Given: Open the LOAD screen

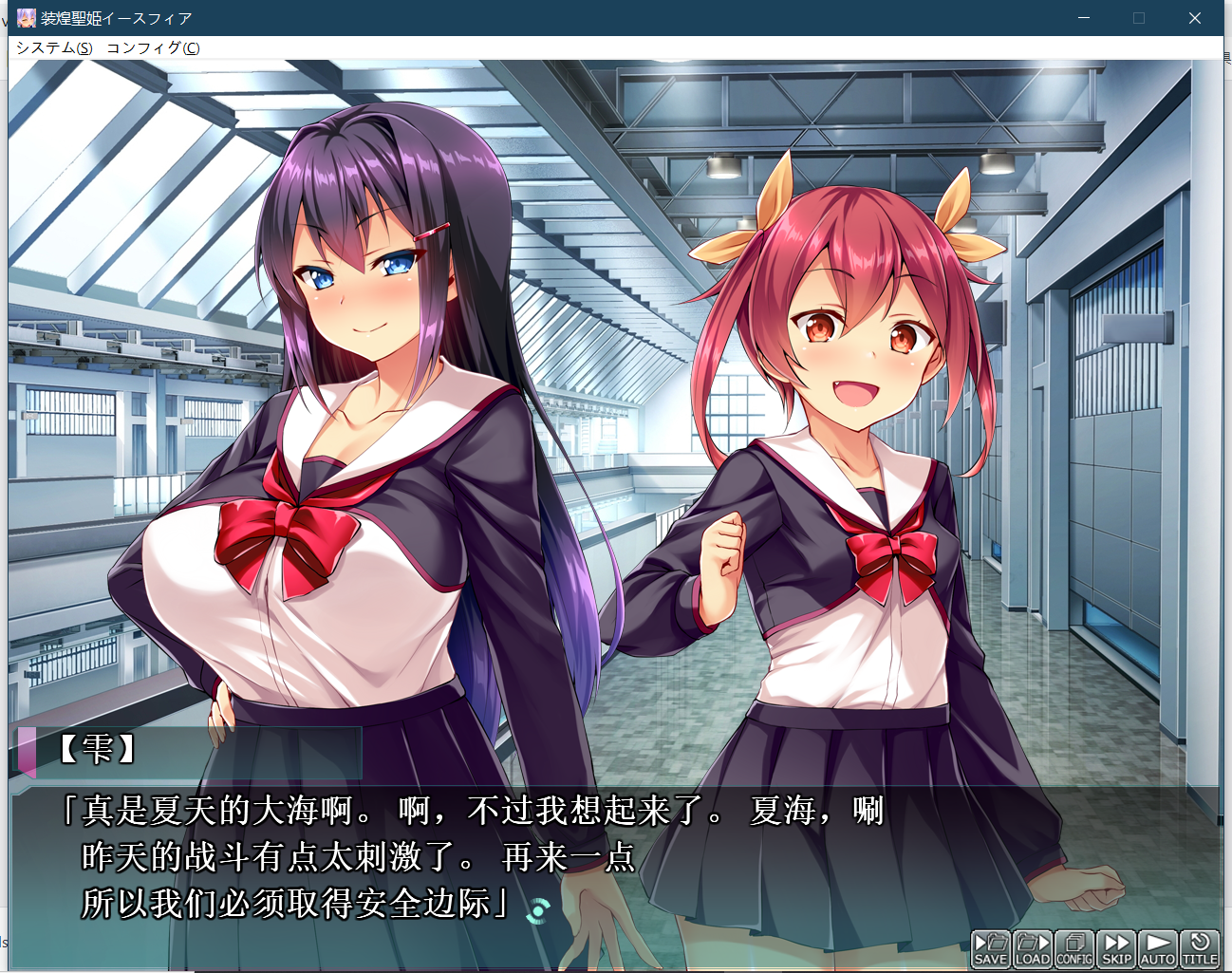Looking at the screenshot, I should pos(1033,948).
